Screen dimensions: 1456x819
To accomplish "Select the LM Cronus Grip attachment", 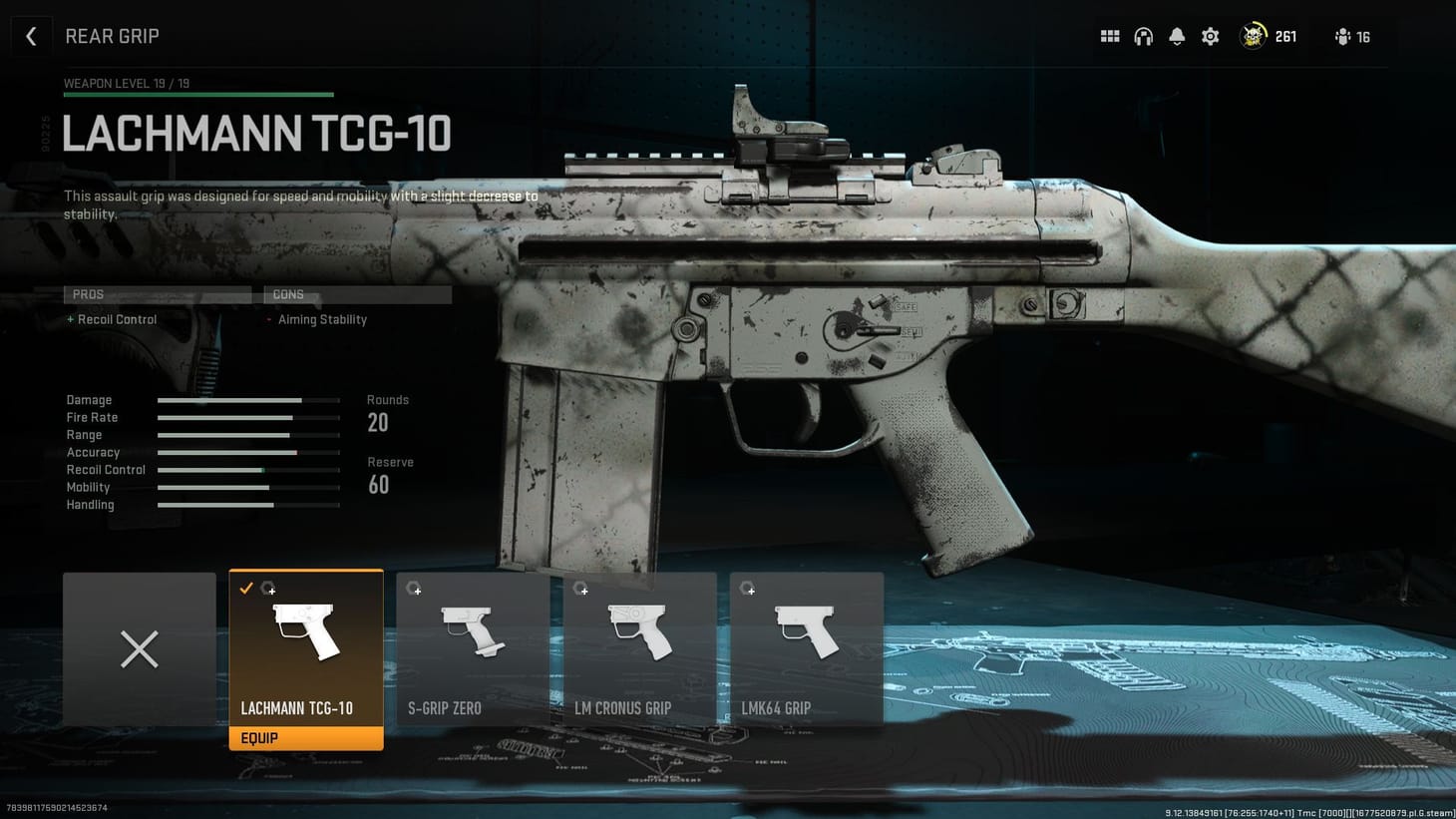I will click(639, 648).
